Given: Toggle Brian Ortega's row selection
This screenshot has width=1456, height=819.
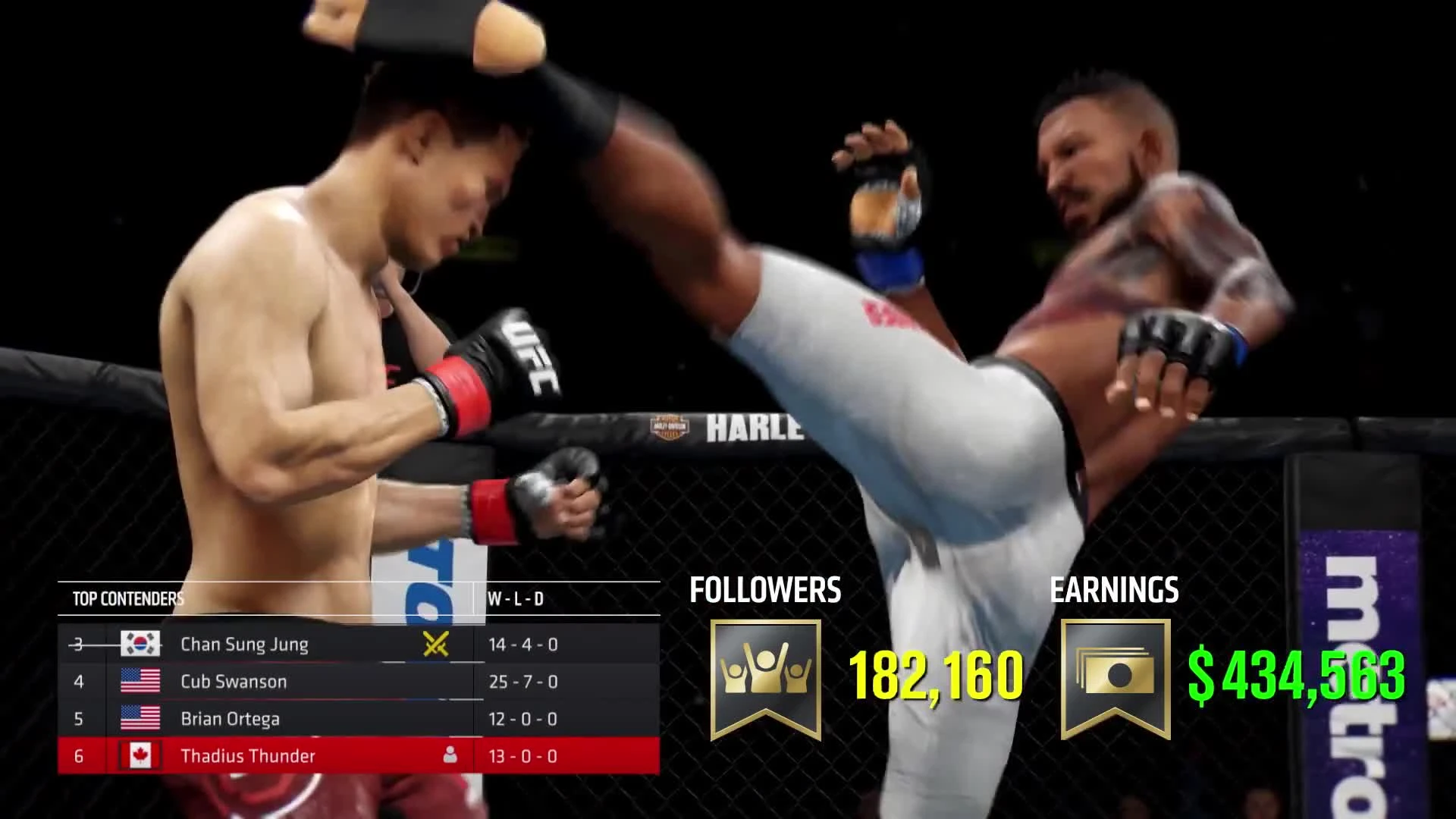Looking at the screenshot, I should tap(303, 718).
